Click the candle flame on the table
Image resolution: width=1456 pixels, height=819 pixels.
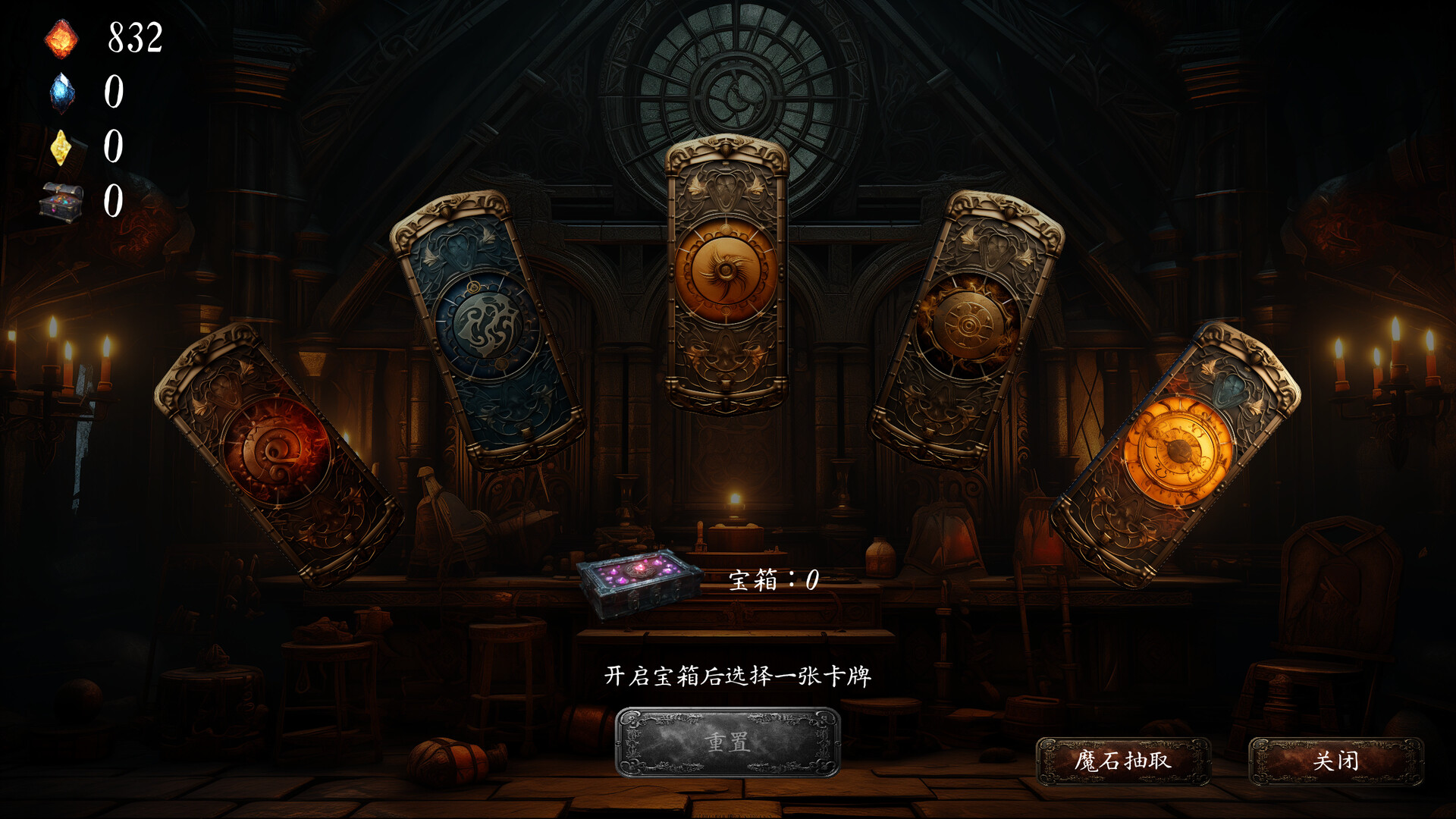tap(734, 497)
